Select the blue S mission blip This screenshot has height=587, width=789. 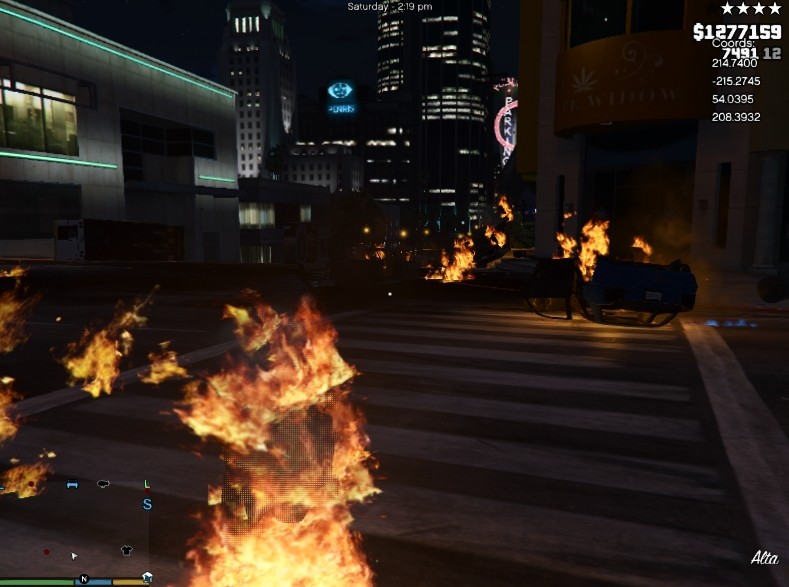147,505
